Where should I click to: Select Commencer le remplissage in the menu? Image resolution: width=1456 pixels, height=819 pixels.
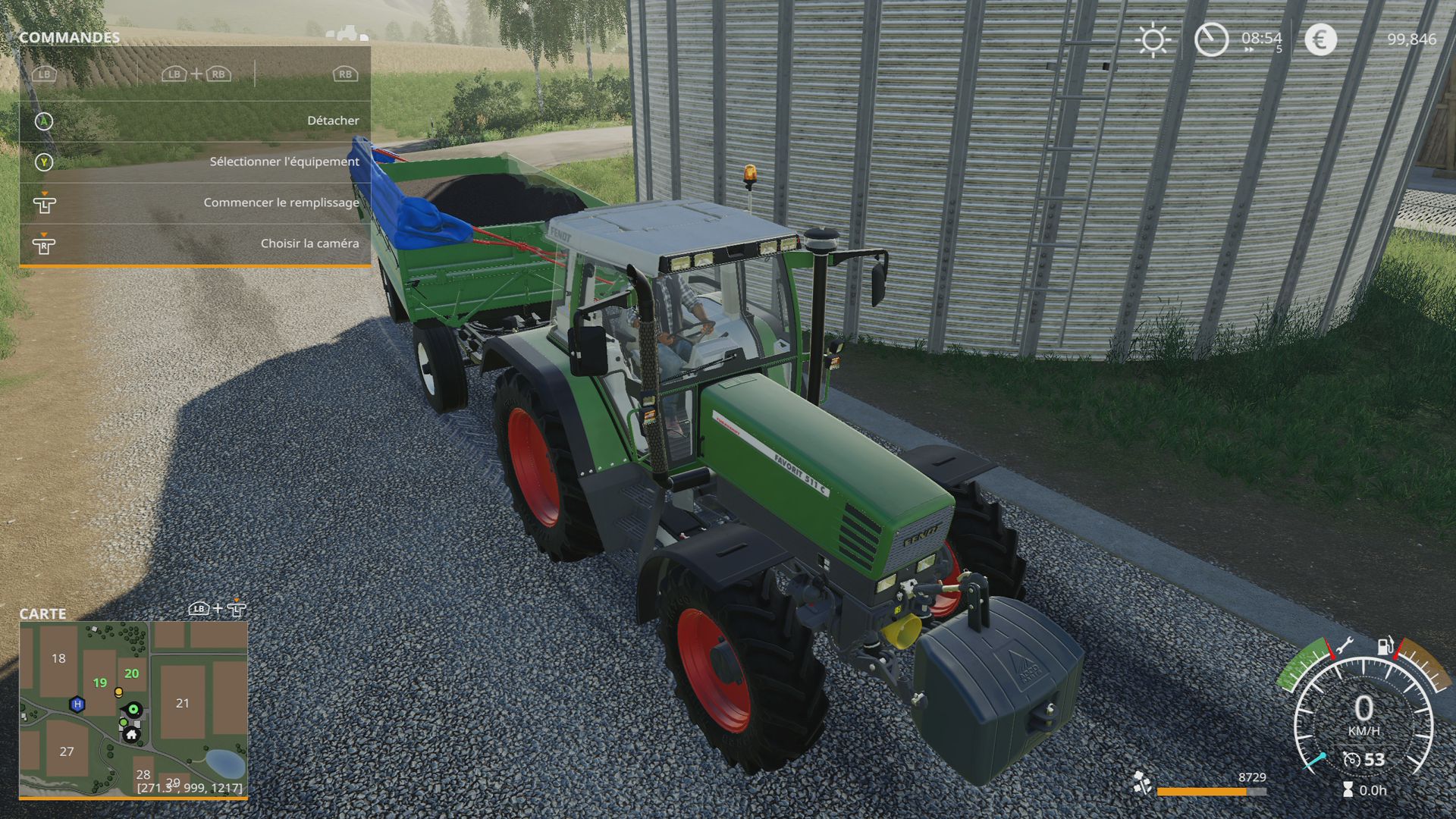tap(281, 202)
